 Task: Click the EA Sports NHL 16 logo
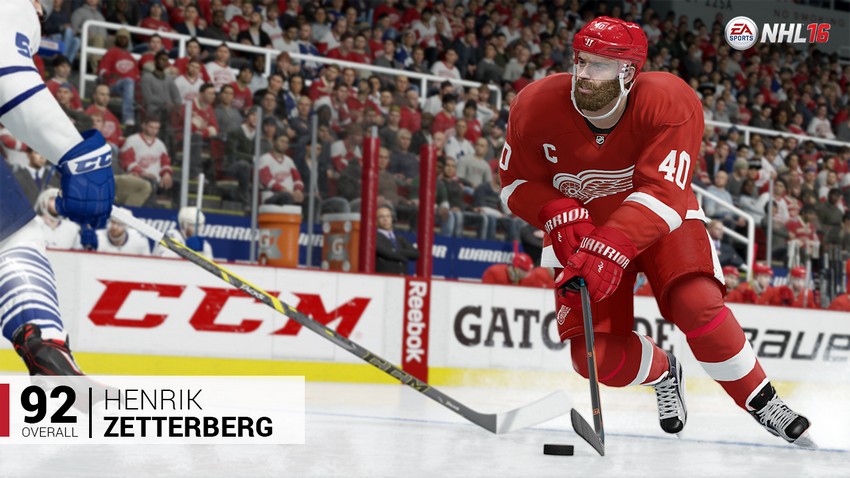coord(777,32)
